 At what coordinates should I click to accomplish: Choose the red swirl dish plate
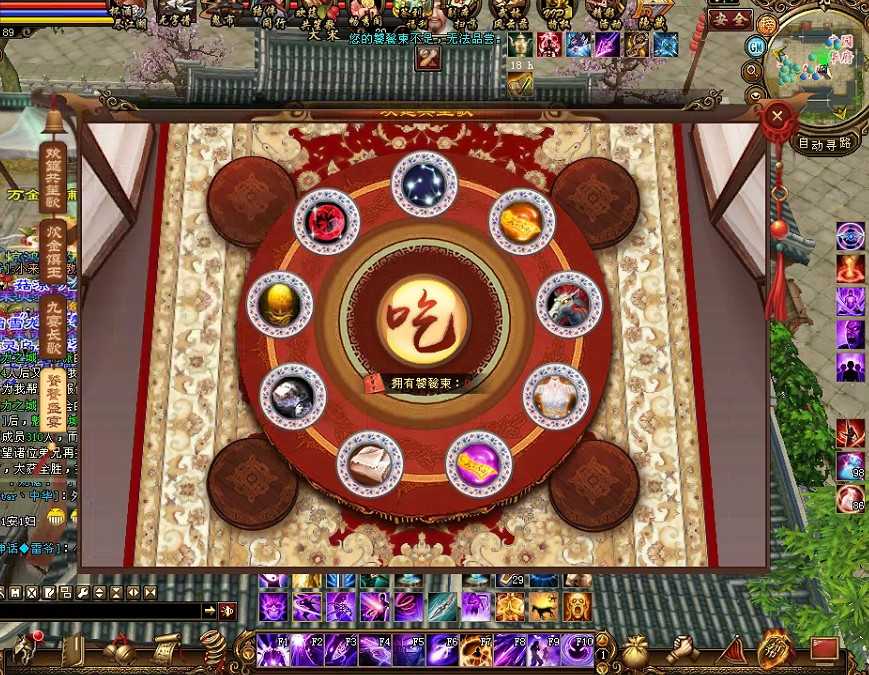coord(327,222)
